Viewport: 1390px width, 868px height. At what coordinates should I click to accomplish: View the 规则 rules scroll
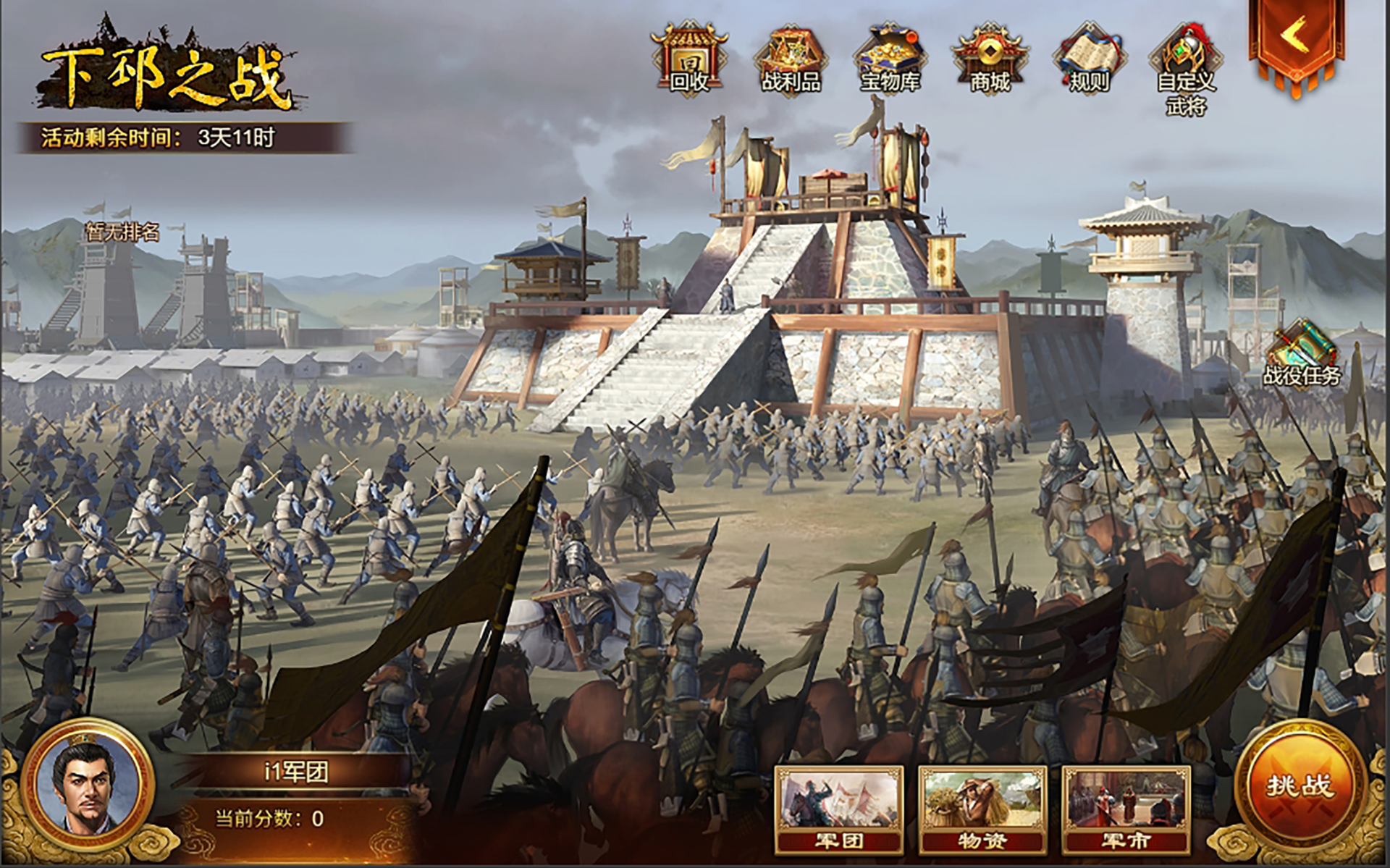(x=1089, y=59)
